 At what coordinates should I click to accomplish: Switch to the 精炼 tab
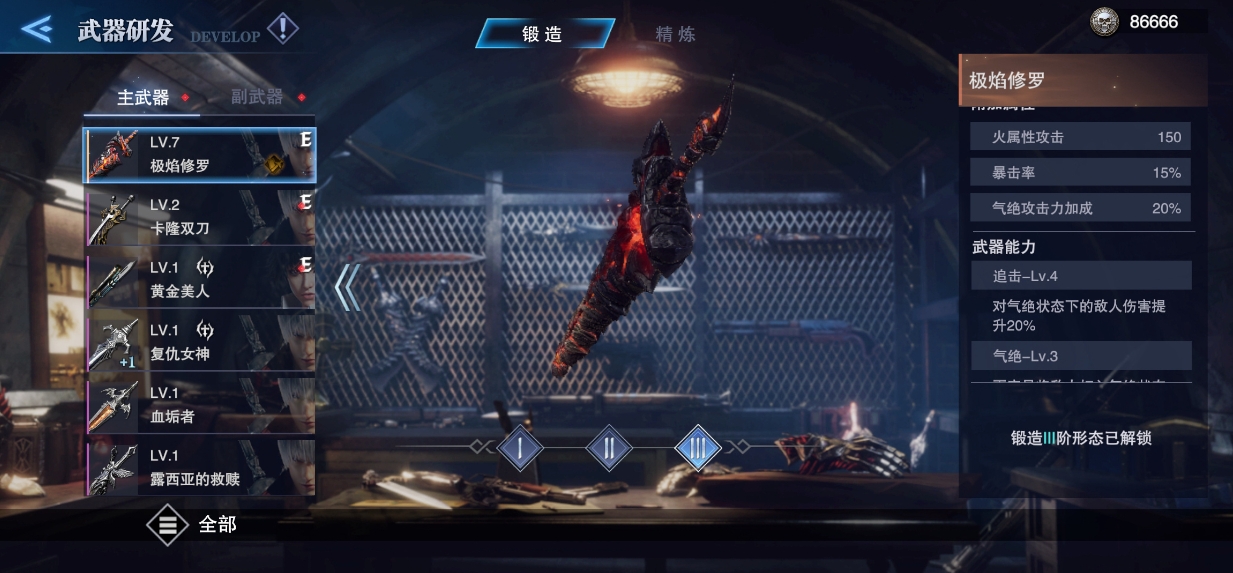tap(675, 34)
